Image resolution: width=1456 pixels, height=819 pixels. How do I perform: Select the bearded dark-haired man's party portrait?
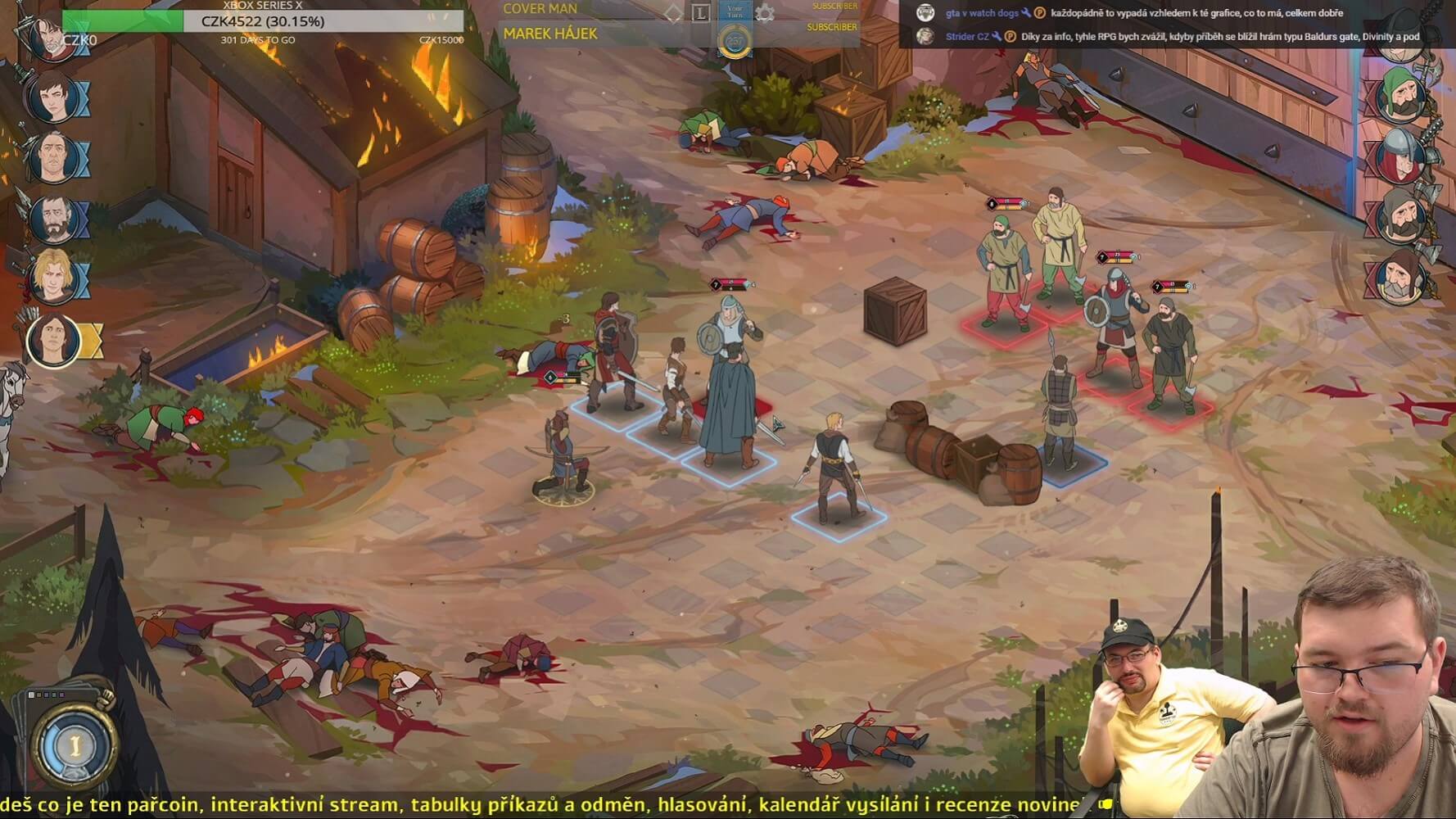point(54,218)
